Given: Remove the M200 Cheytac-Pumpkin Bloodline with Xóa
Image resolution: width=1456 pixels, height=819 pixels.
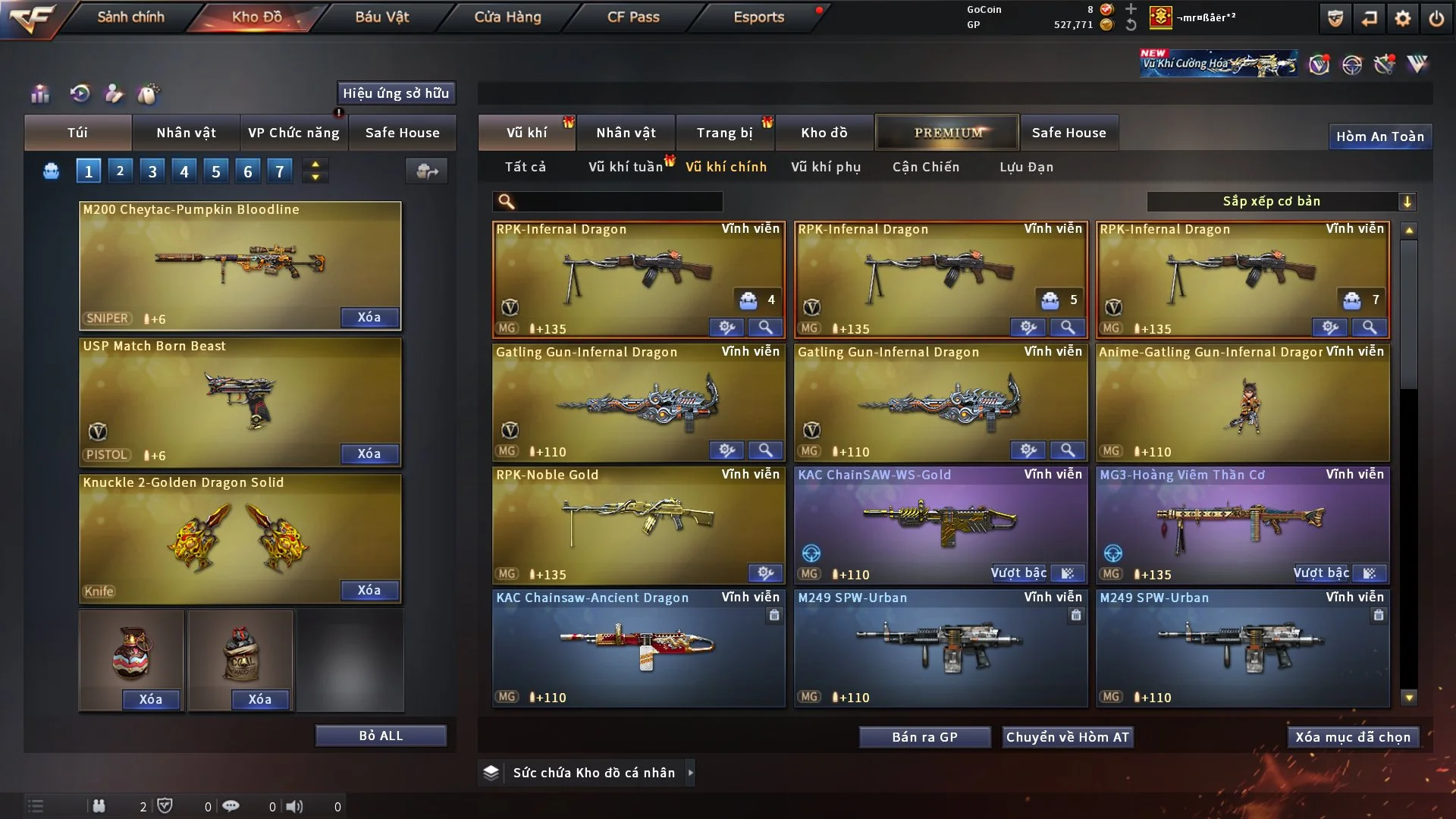Looking at the screenshot, I should click(369, 318).
